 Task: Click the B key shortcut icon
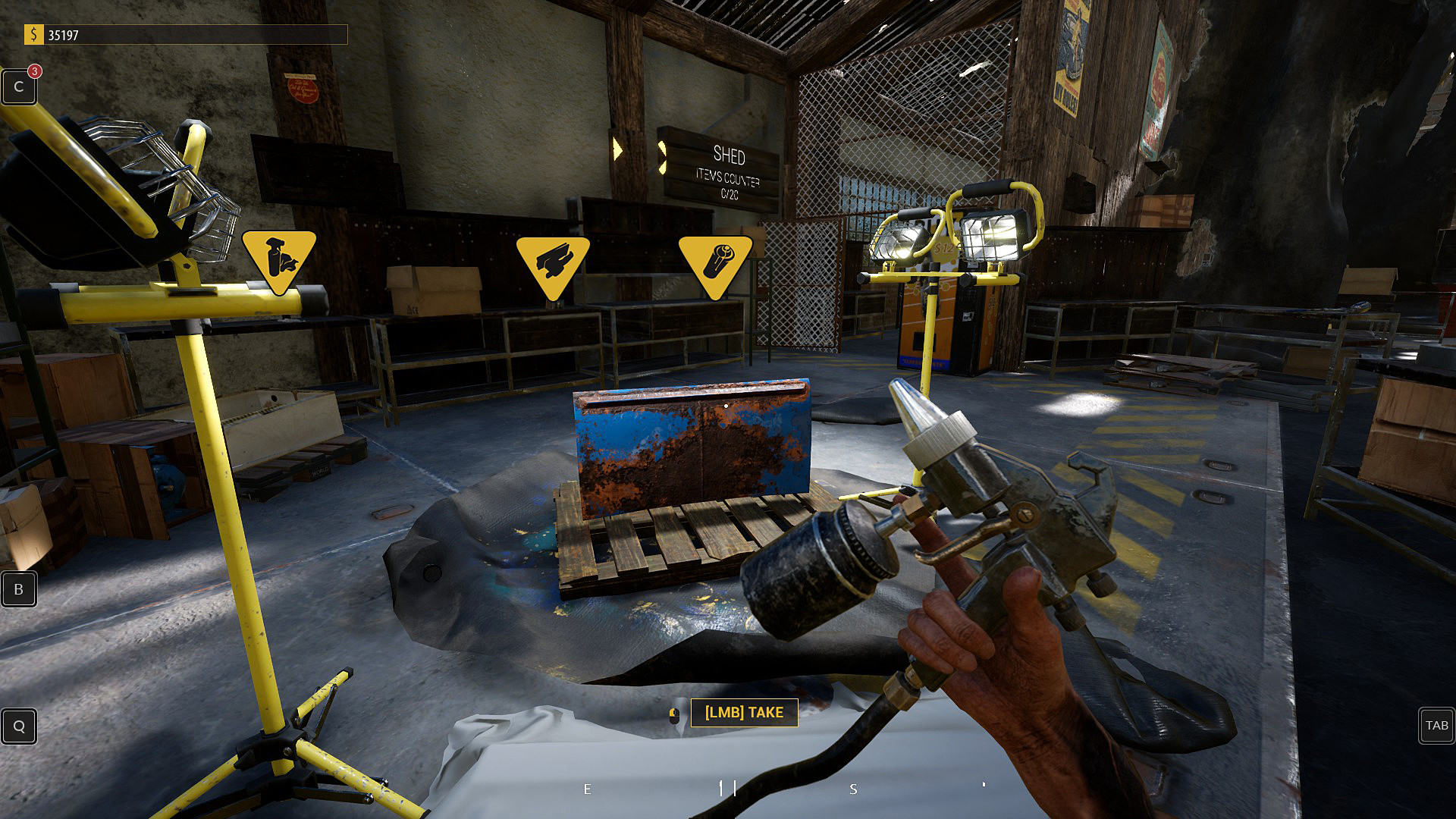[x=18, y=589]
